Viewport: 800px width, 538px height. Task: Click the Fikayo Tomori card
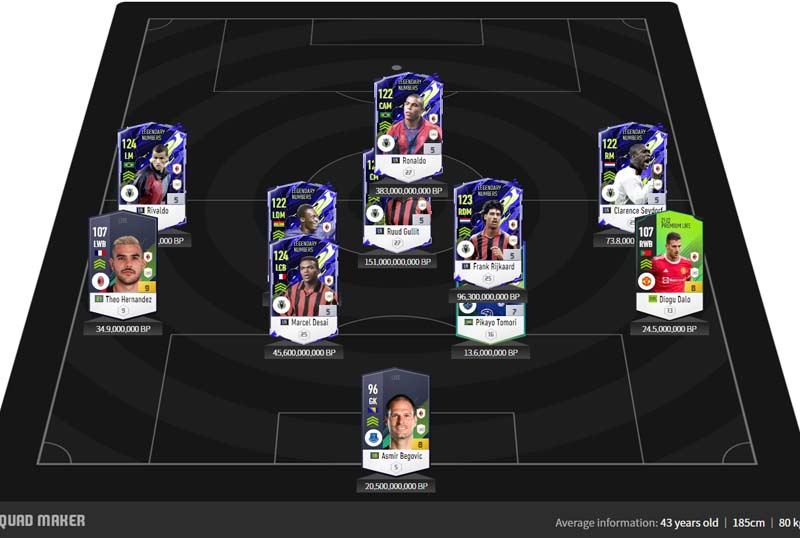pos(491,324)
